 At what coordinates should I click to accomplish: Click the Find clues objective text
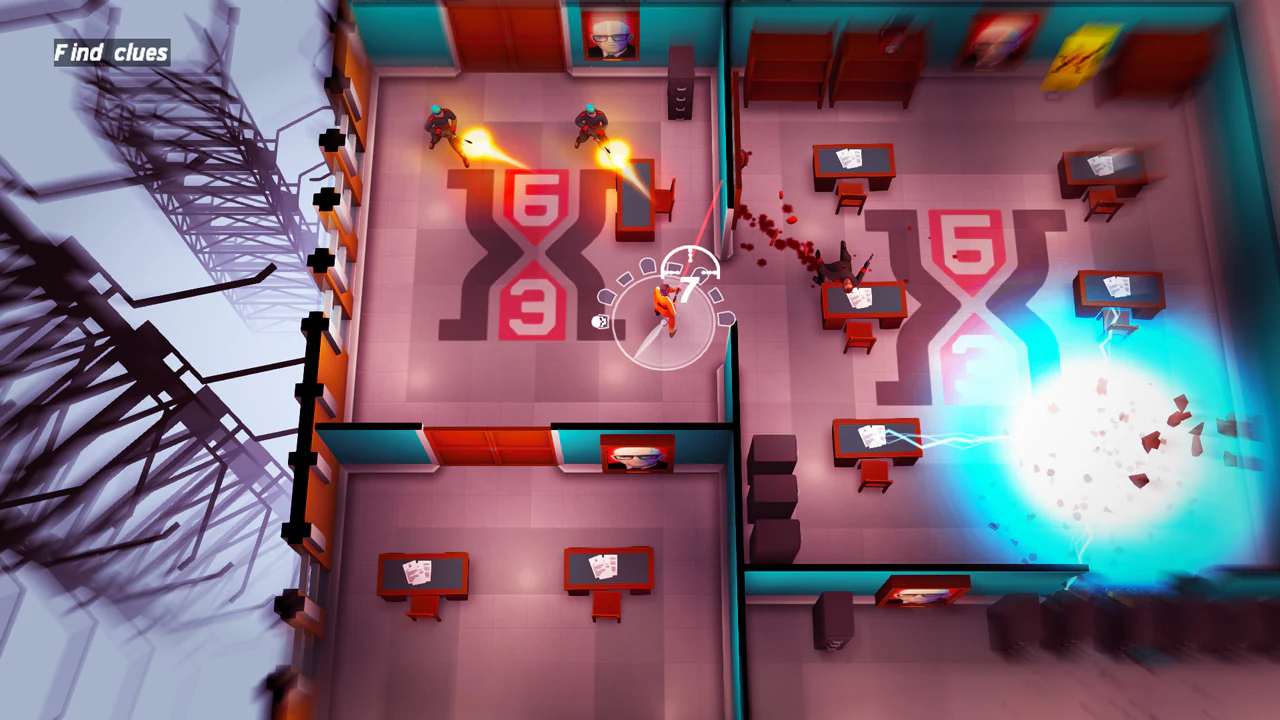[x=110, y=52]
